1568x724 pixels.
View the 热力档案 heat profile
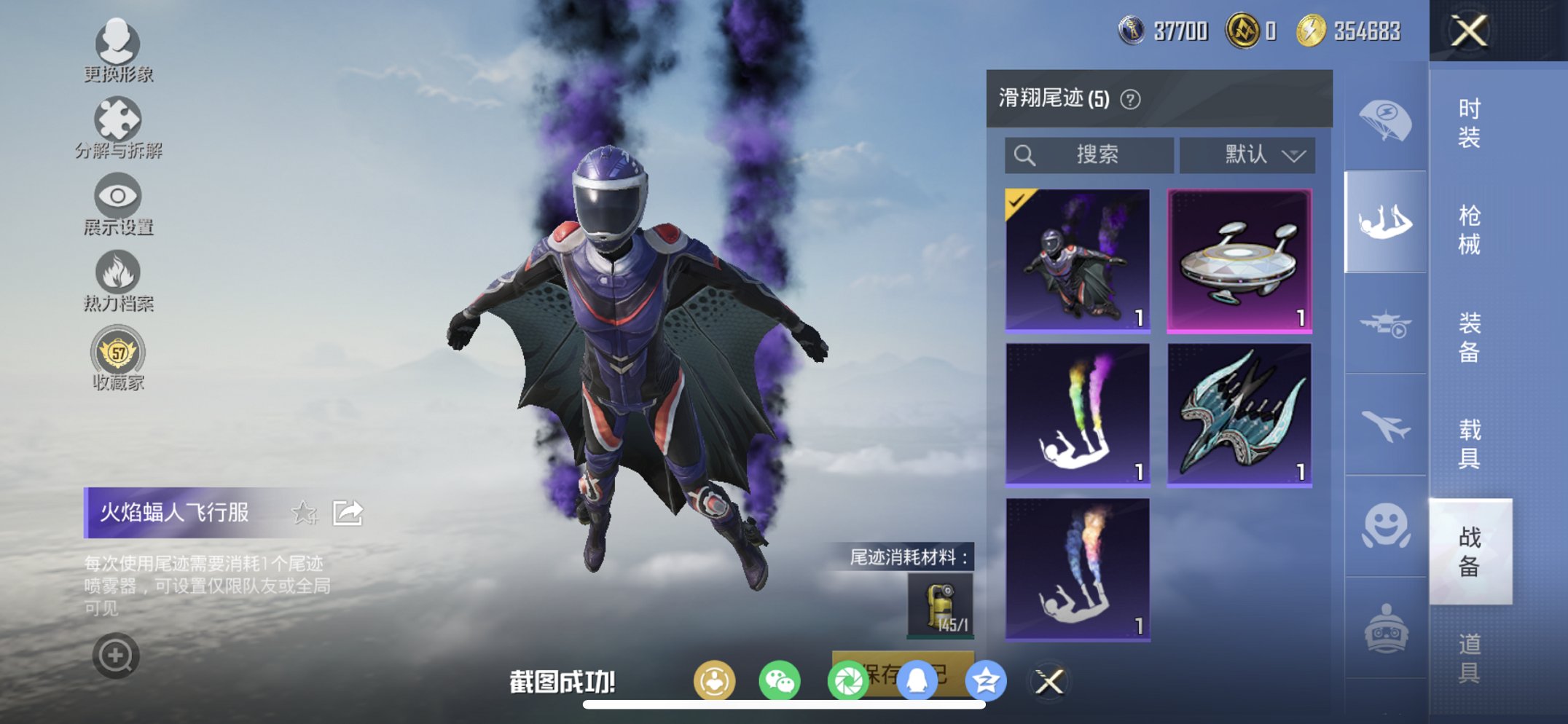click(118, 272)
